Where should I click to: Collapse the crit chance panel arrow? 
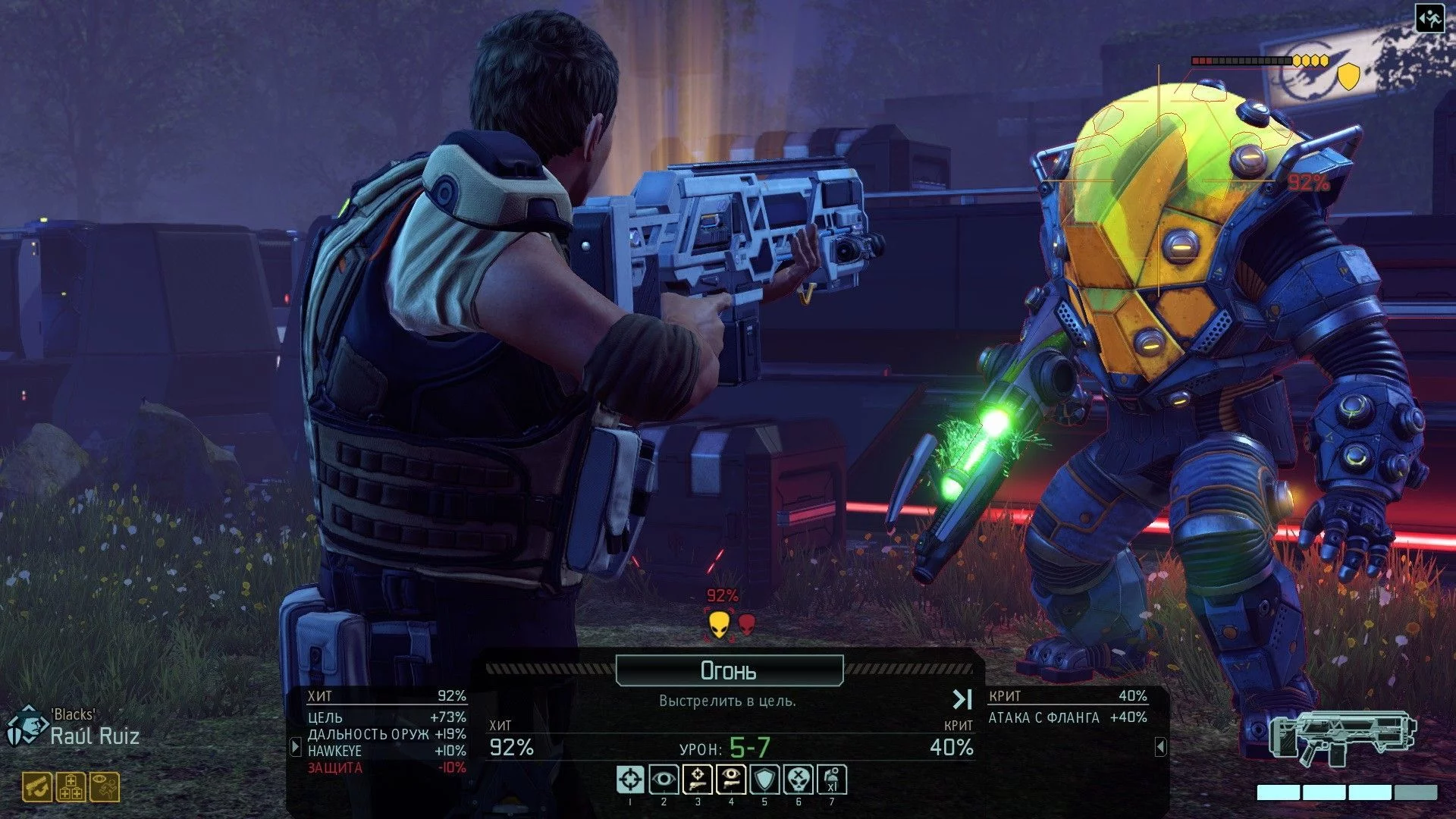pos(1160,747)
